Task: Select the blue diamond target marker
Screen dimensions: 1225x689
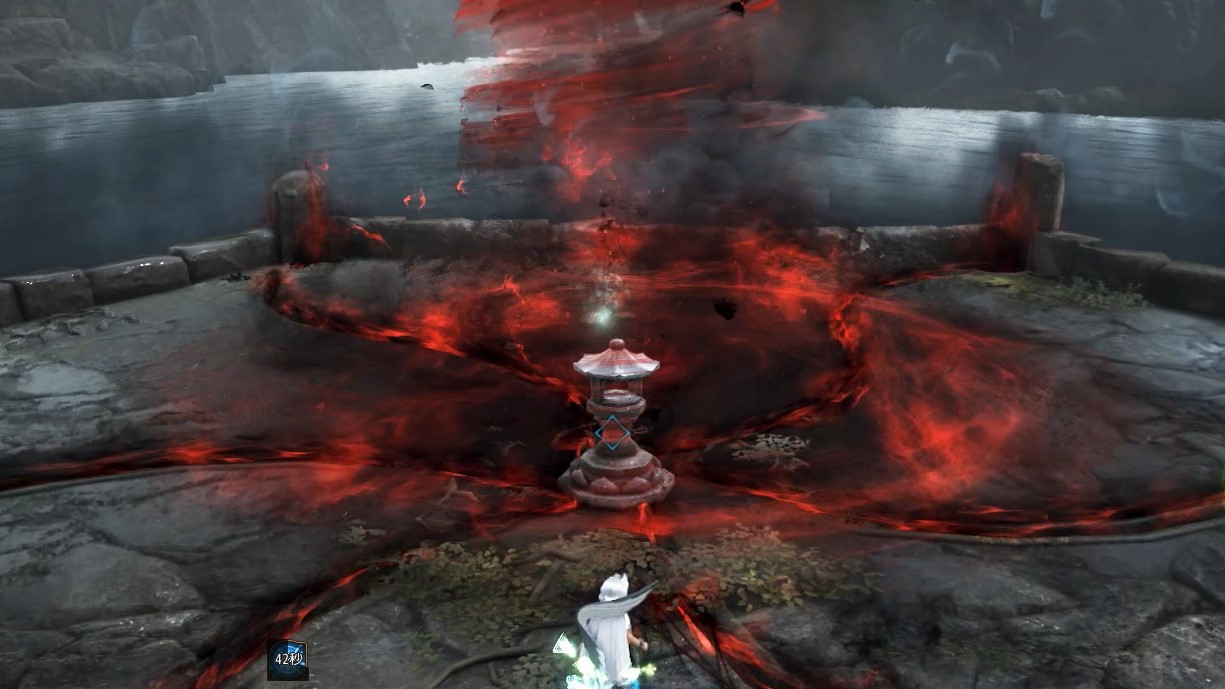Action: pos(611,435)
